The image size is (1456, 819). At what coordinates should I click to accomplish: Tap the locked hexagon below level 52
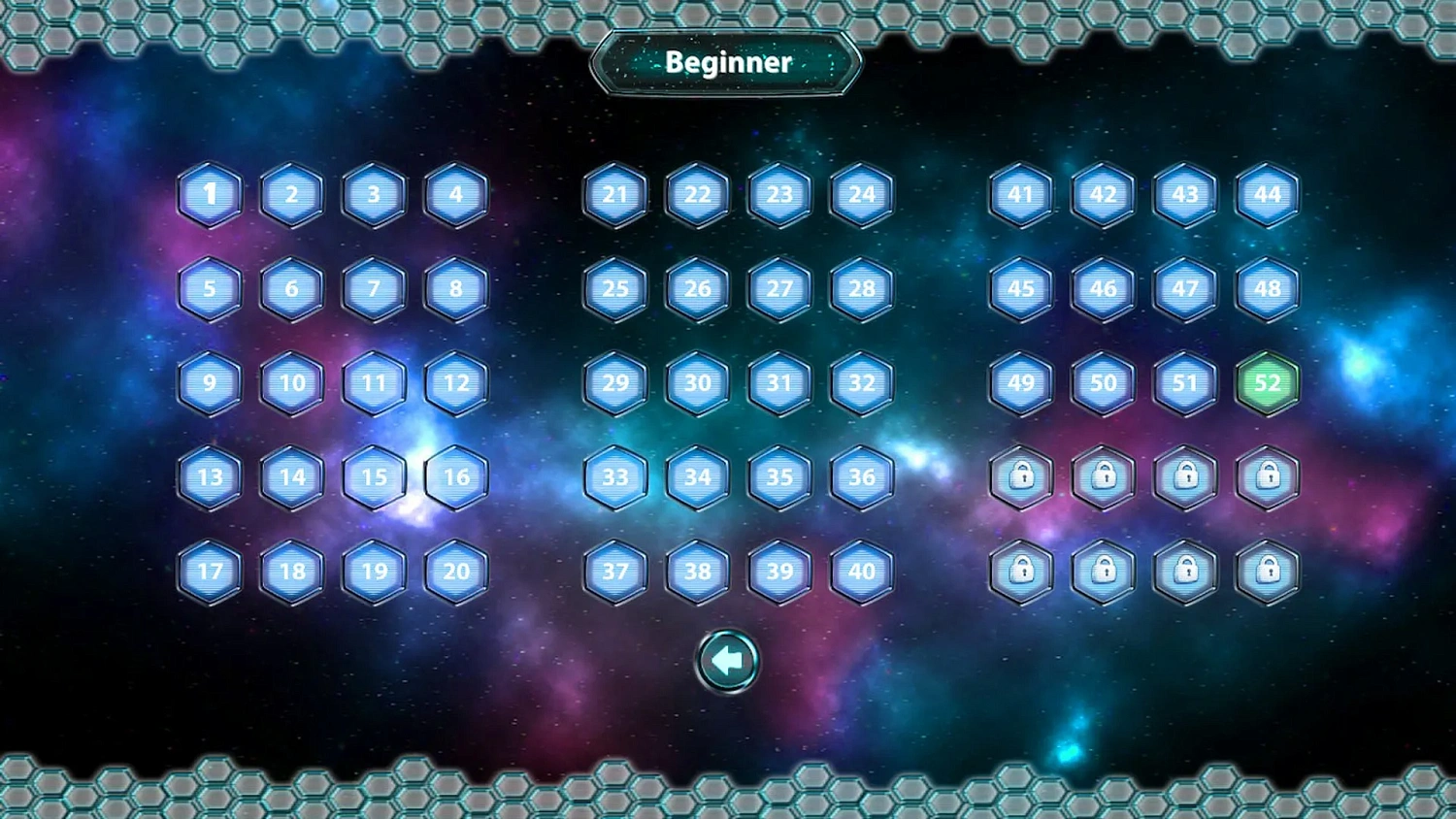click(1268, 476)
